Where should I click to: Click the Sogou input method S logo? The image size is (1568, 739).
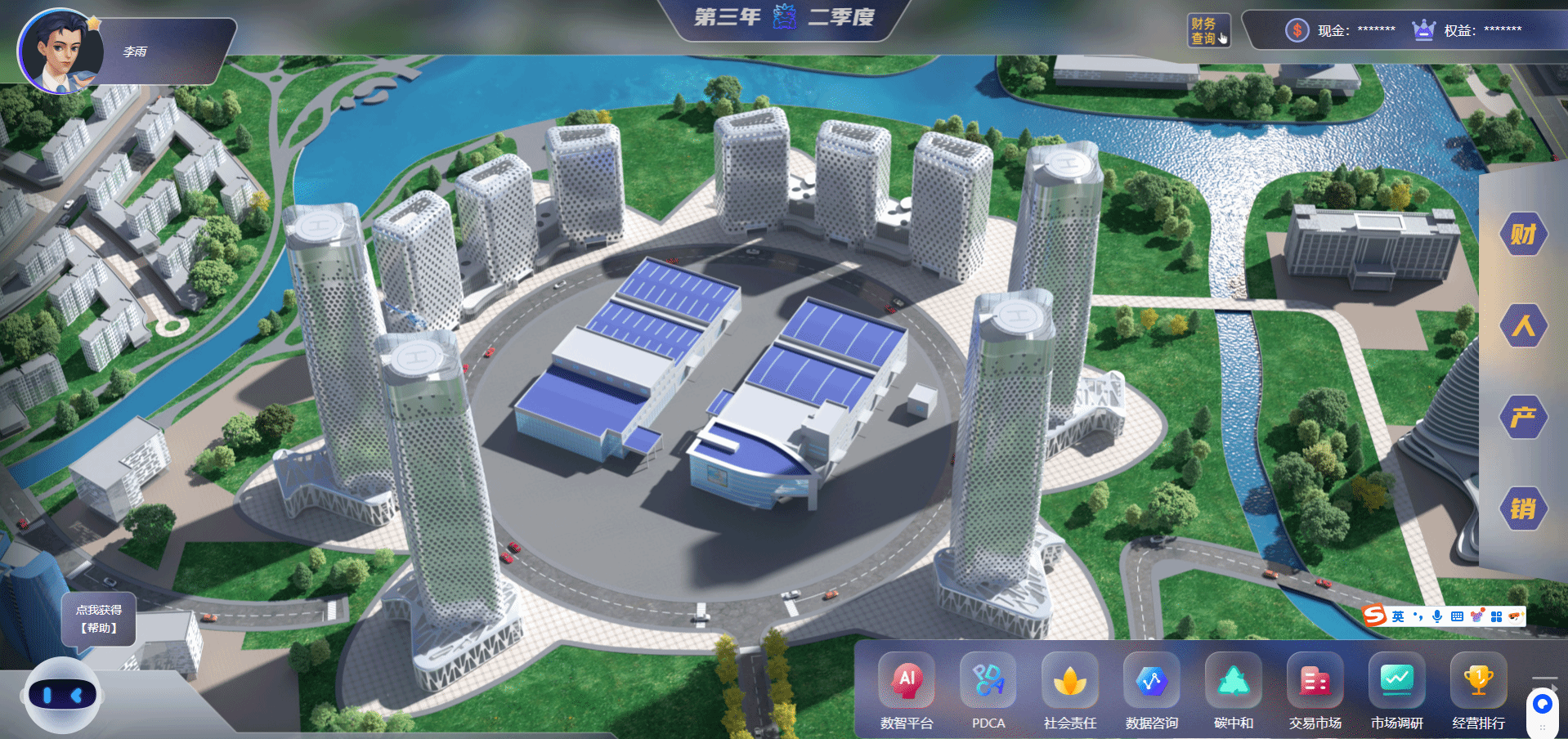(x=1375, y=616)
